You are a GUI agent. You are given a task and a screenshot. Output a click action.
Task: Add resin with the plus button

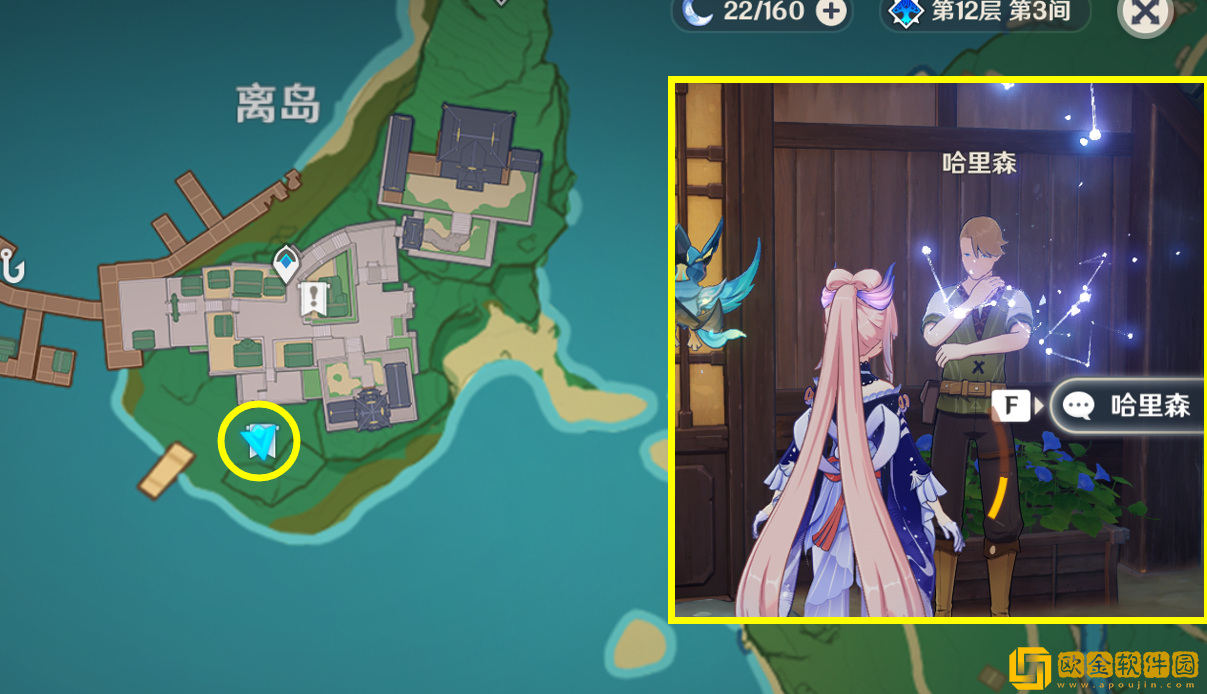point(831,12)
